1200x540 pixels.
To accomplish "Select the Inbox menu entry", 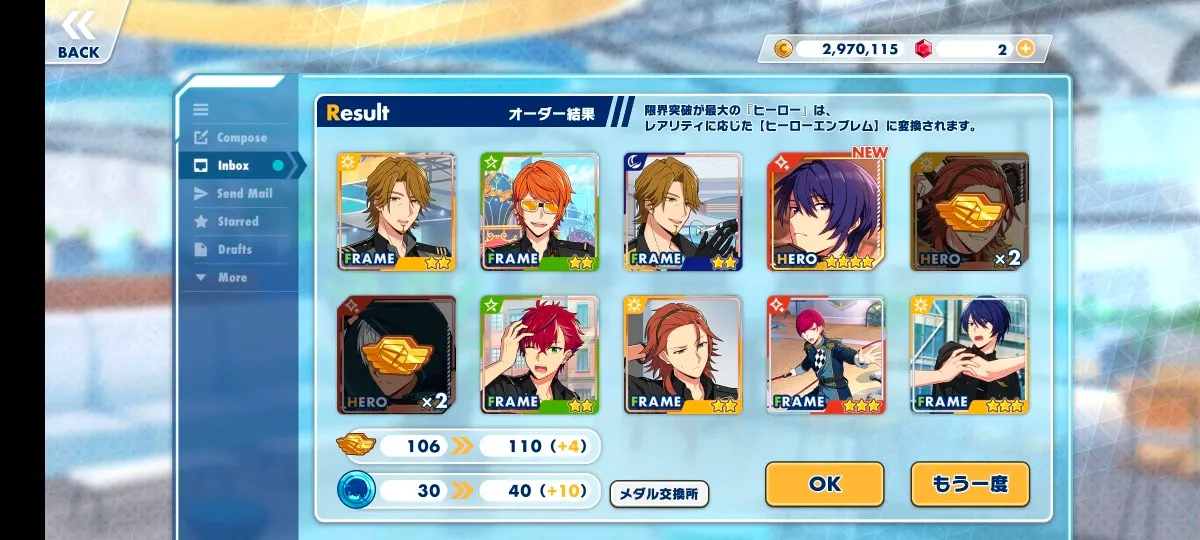I will pos(234,166).
